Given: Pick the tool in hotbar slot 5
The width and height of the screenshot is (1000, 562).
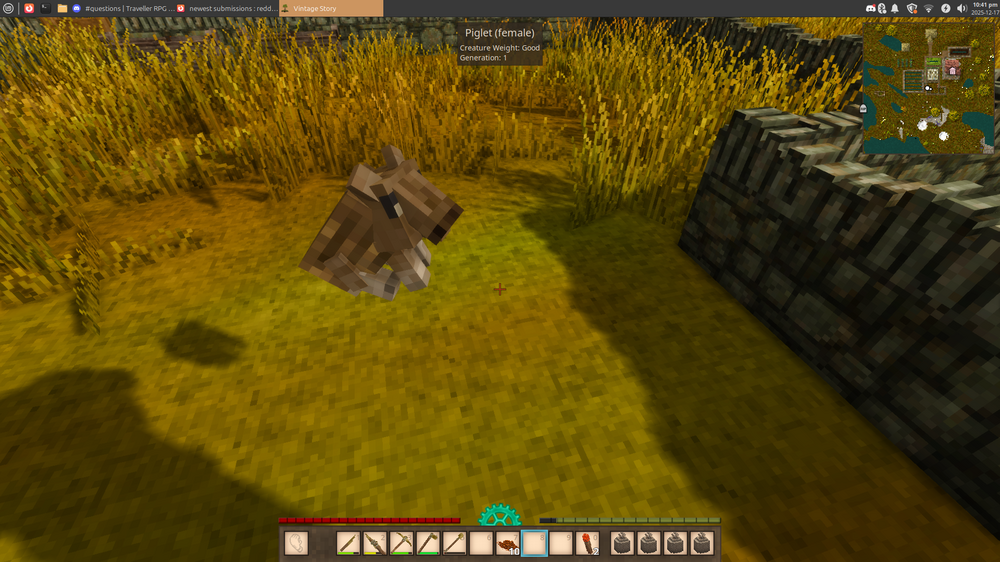Looking at the screenshot, I should pyautogui.click(x=455, y=544).
